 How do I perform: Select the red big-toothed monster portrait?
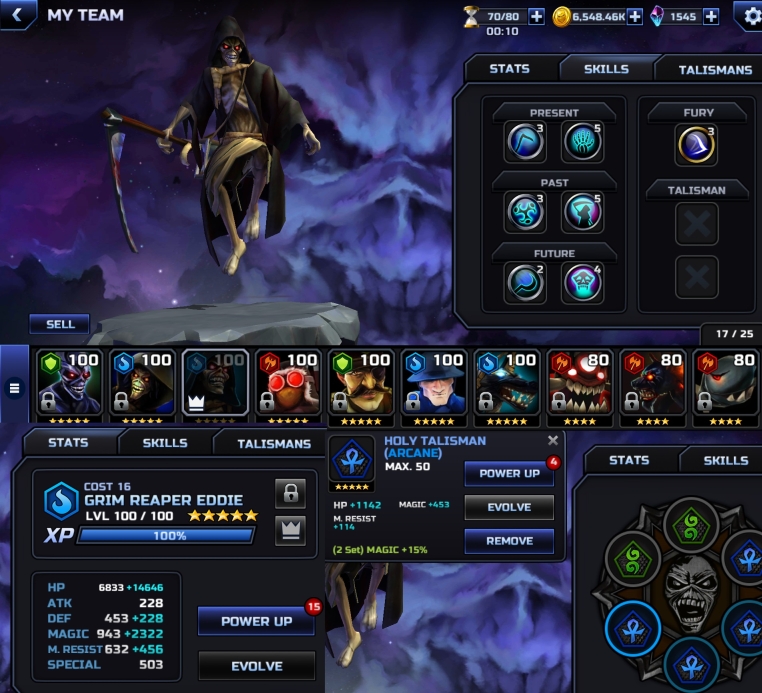579,384
